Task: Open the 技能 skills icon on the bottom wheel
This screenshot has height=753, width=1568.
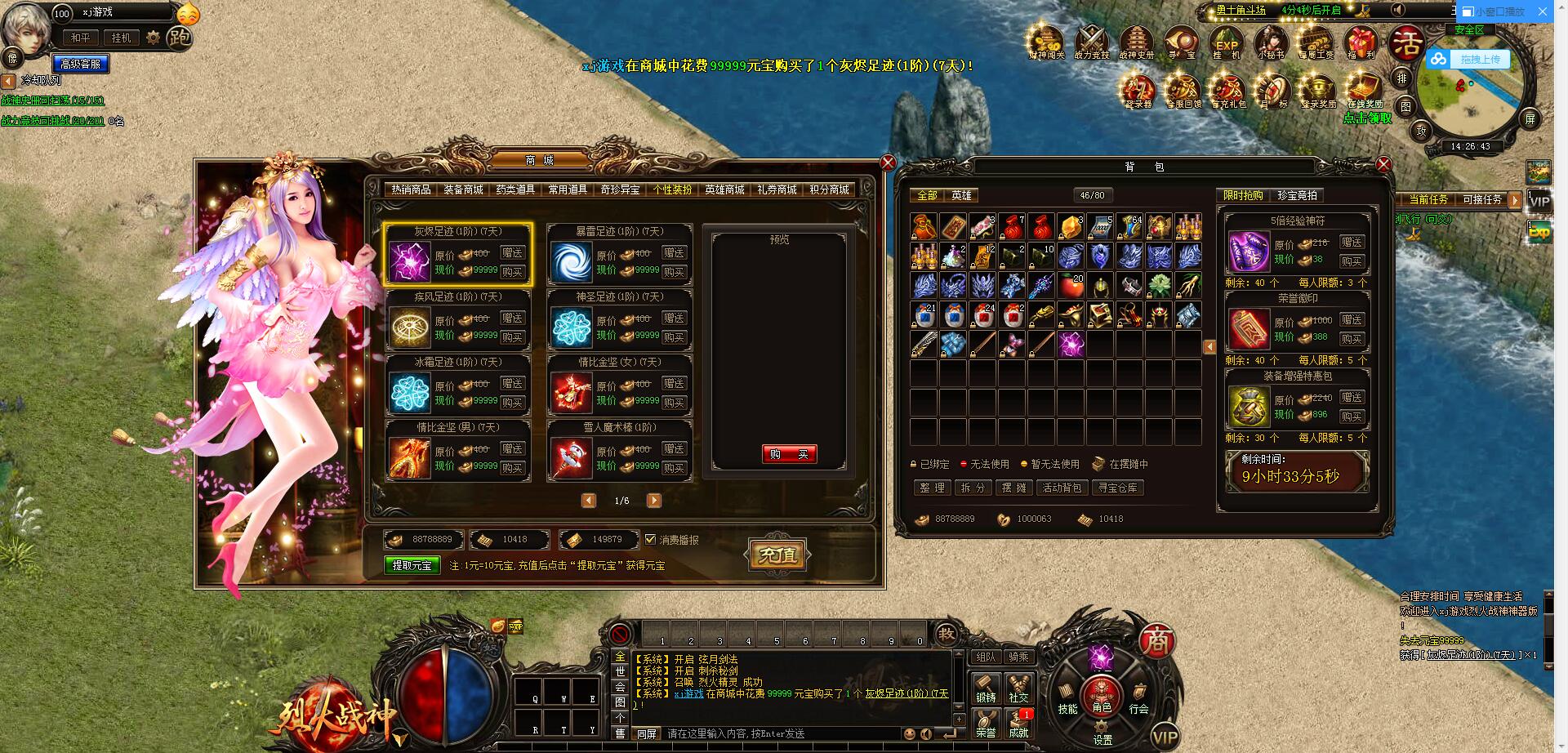Action: [x=1067, y=698]
